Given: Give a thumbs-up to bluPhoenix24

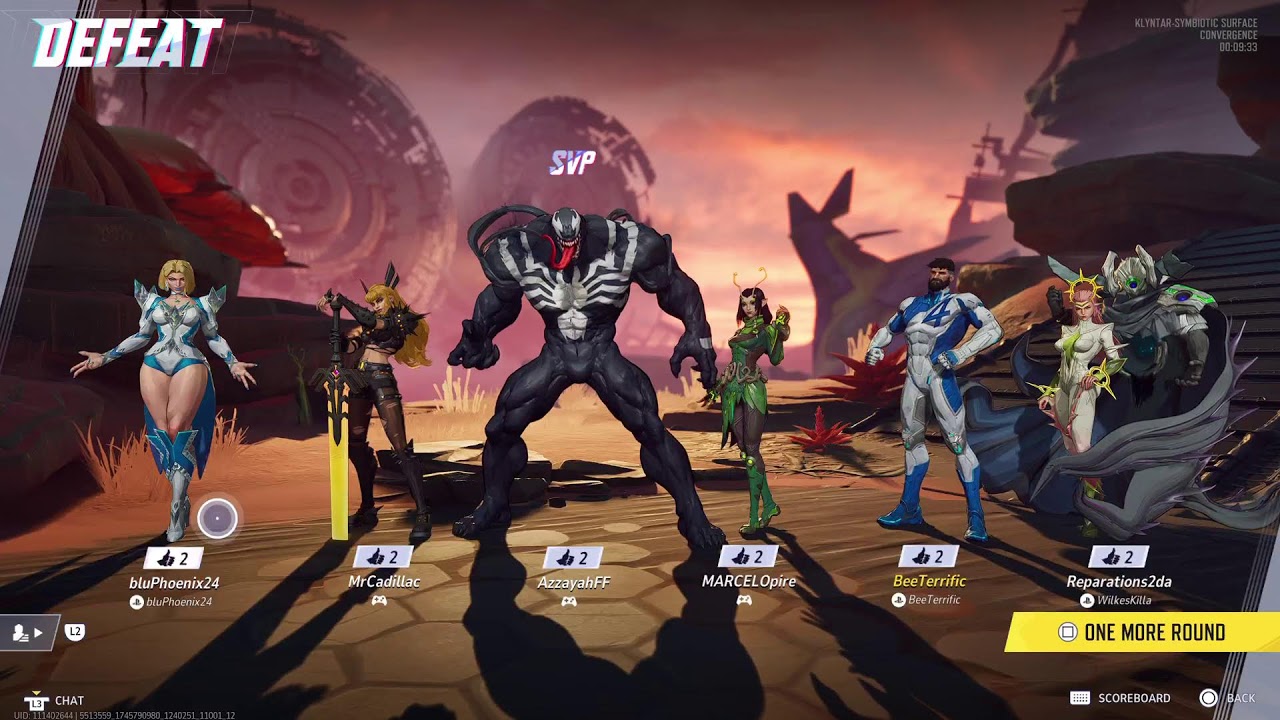Looking at the screenshot, I should click(x=173, y=558).
